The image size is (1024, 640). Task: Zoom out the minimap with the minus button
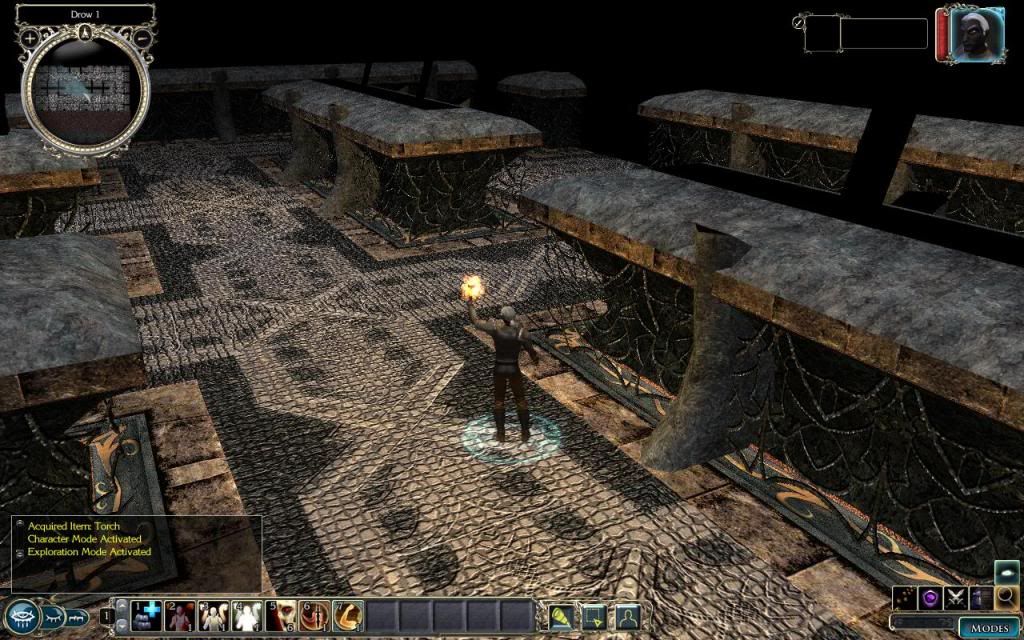(x=142, y=38)
